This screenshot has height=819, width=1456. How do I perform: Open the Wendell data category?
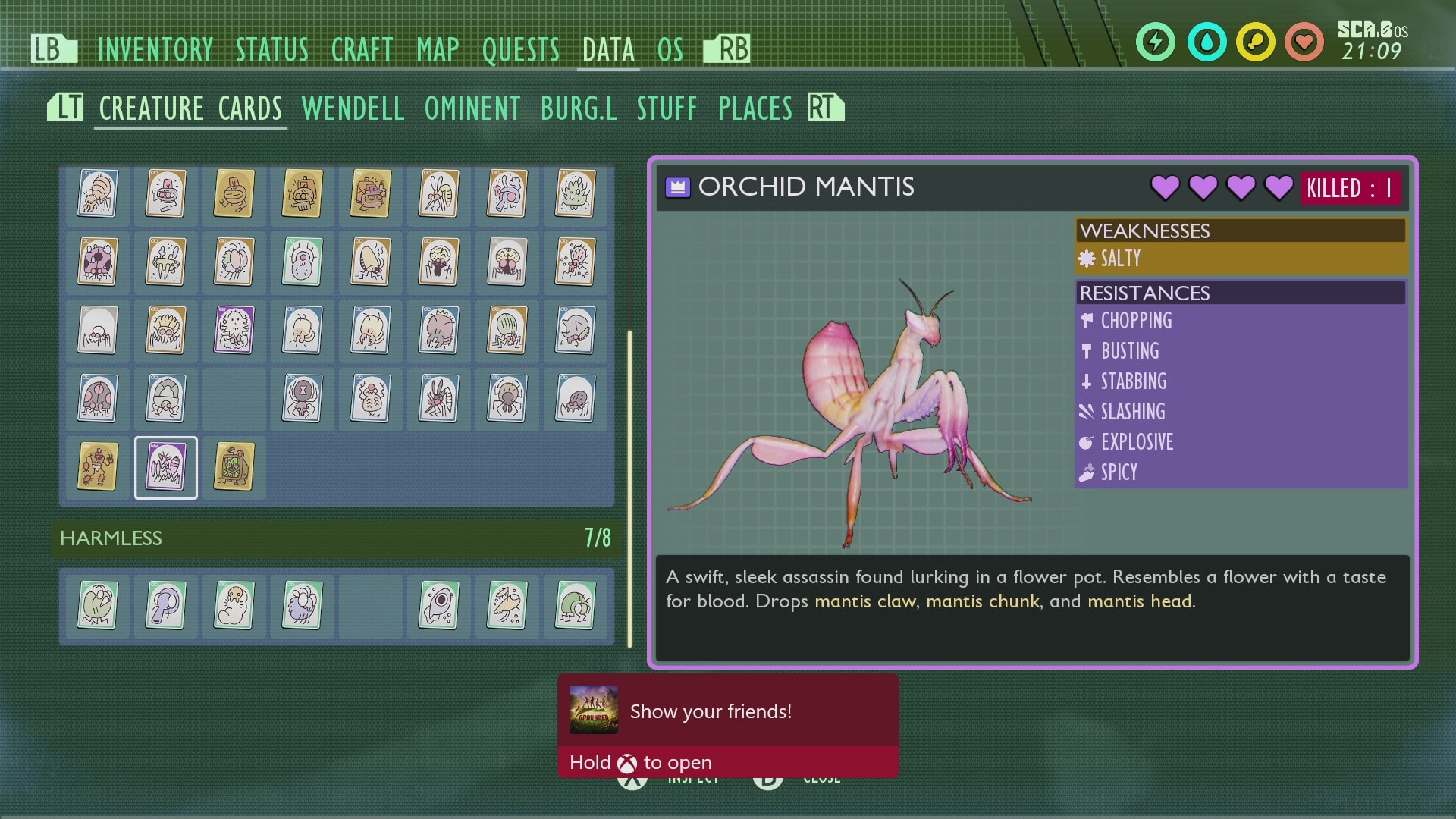click(353, 108)
